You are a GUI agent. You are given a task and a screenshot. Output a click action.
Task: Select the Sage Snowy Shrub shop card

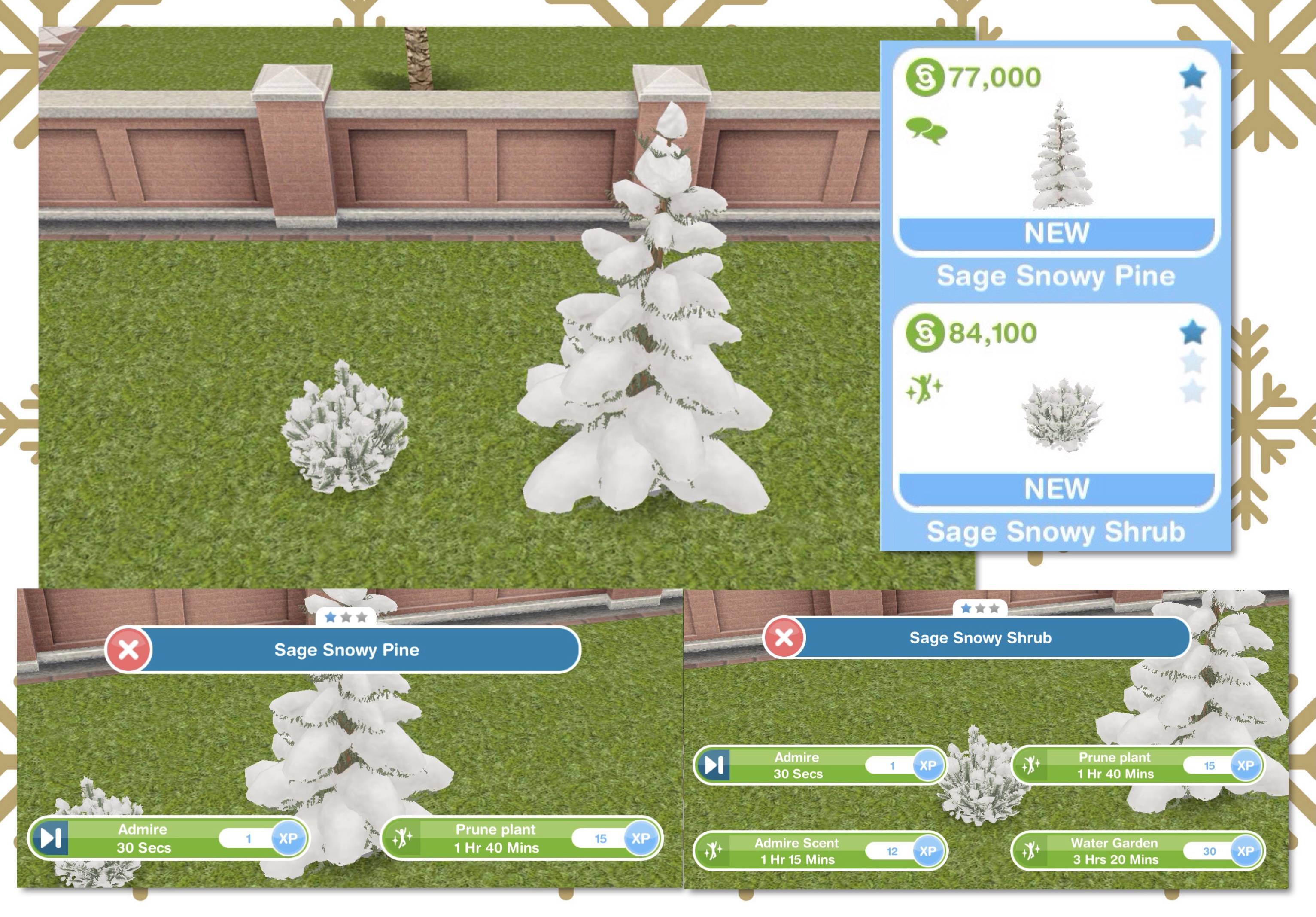pyautogui.click(x=1056, y=407)
